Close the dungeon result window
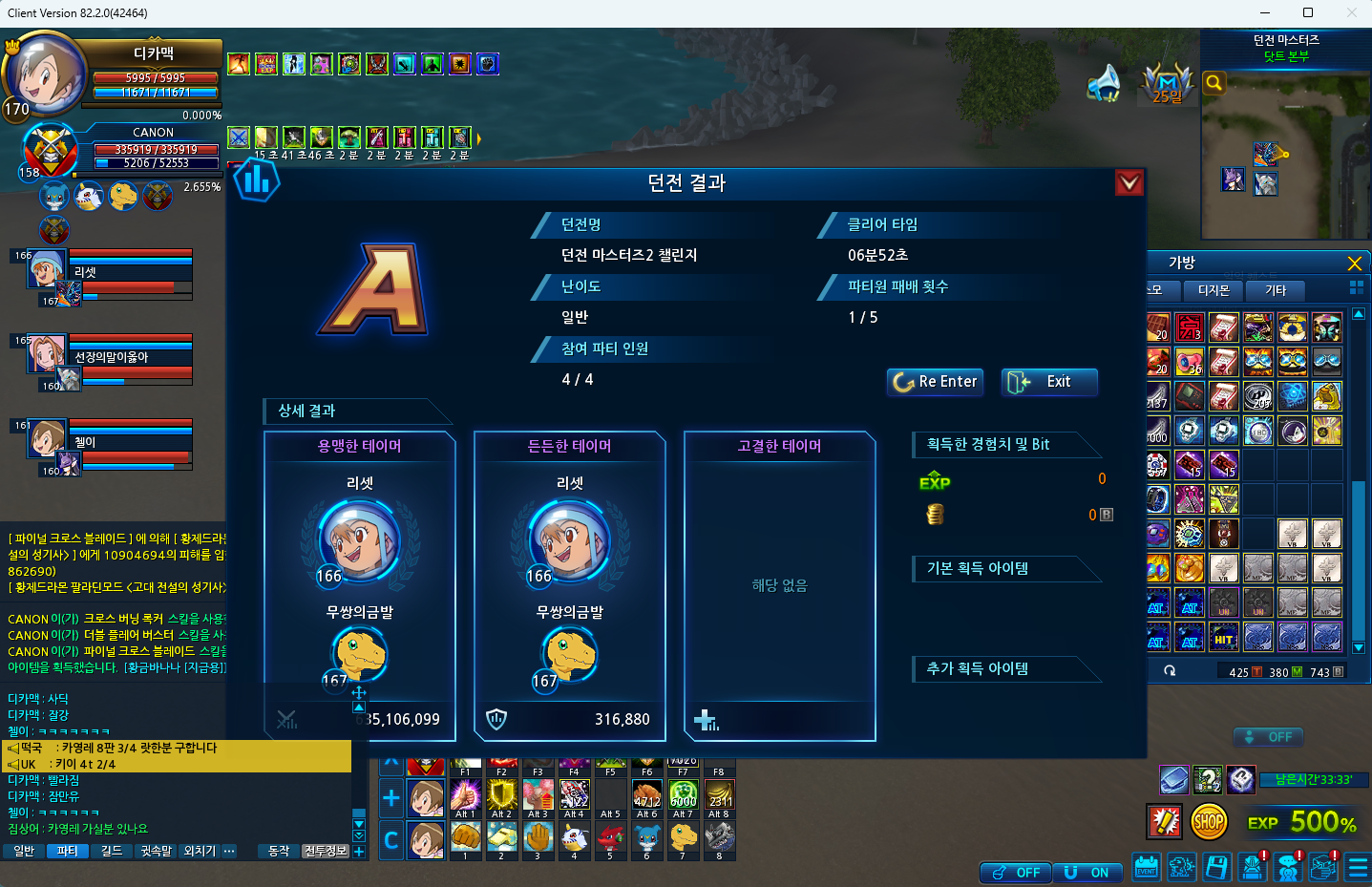 tap(1129, 182)
